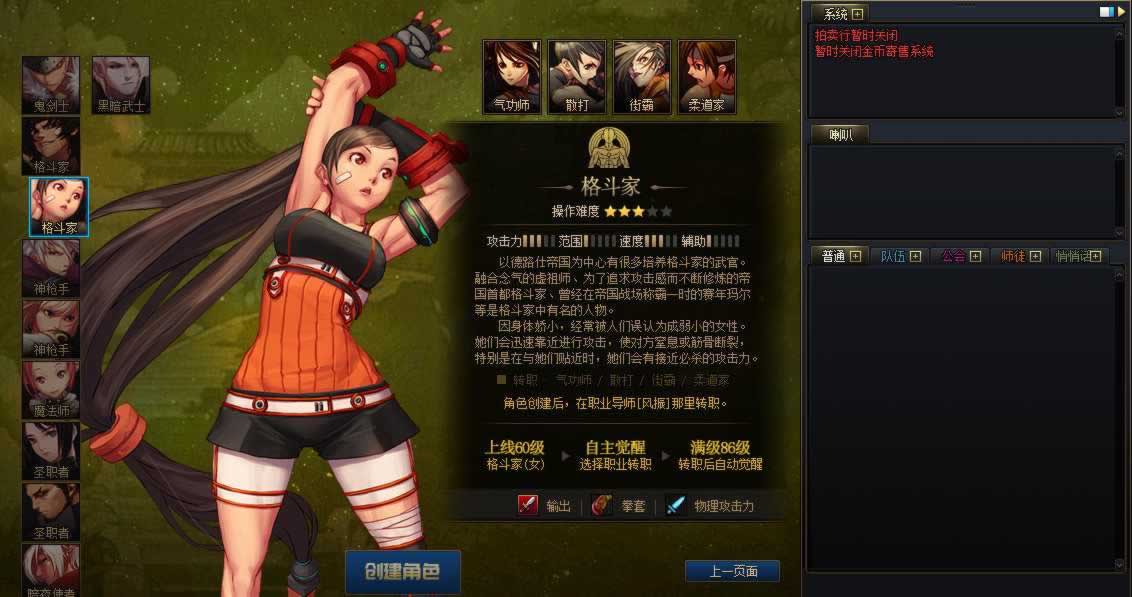Open the 系统 system message tab

pos(836,14)
